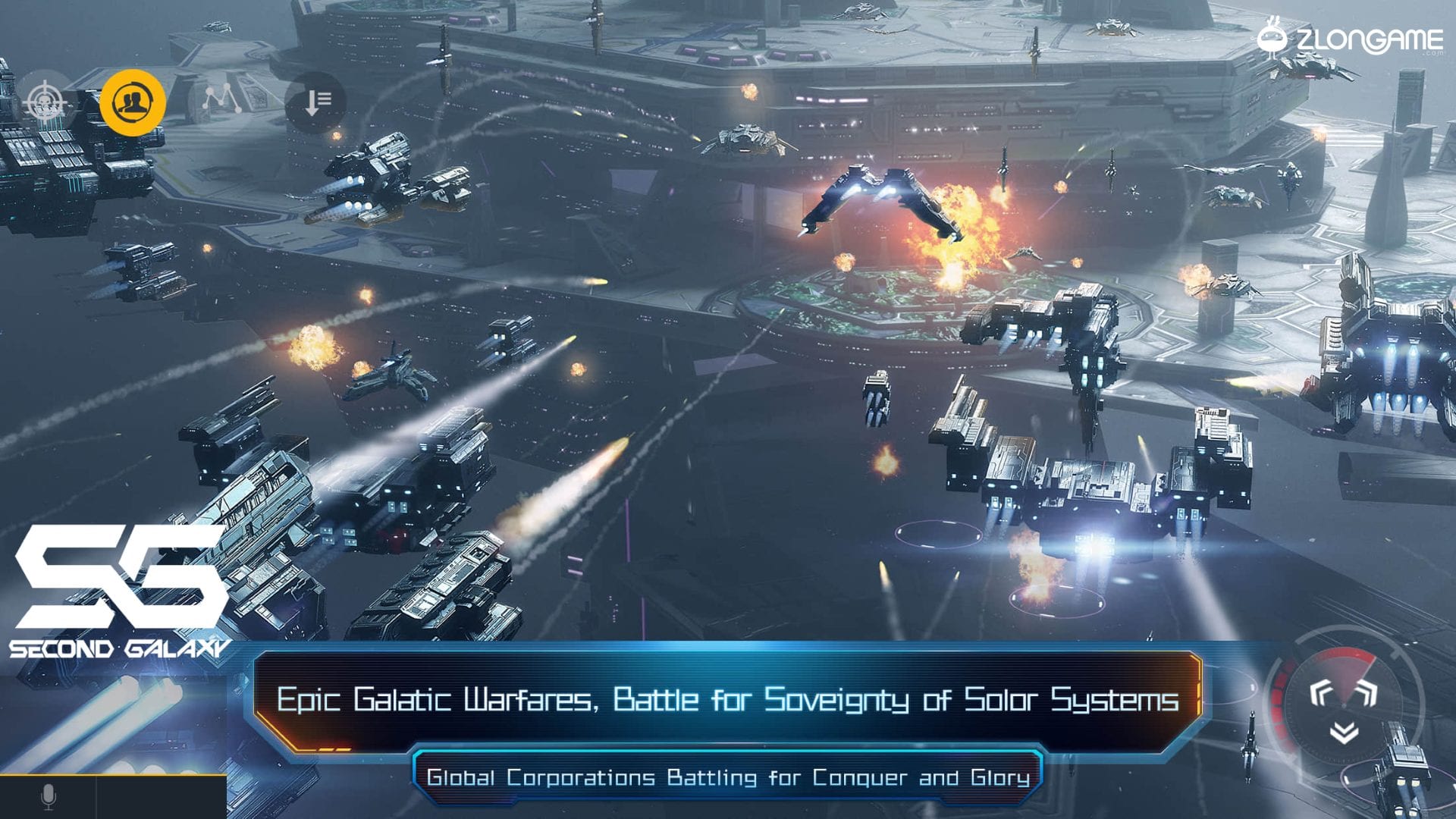
Task: Open the skull crosshair target list
Action: [x=45, y=102]
